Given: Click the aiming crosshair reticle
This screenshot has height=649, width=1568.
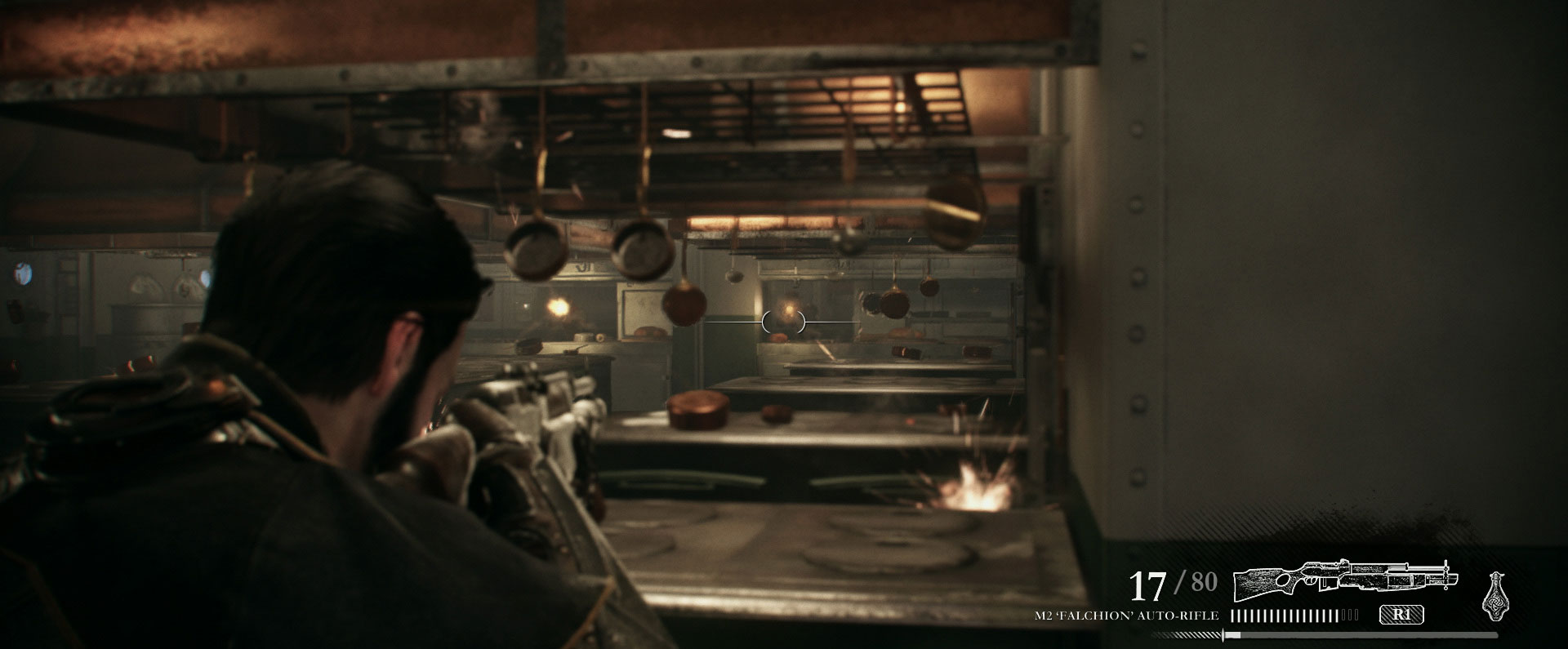Looking at the screenshot, I should pos(784,322).
